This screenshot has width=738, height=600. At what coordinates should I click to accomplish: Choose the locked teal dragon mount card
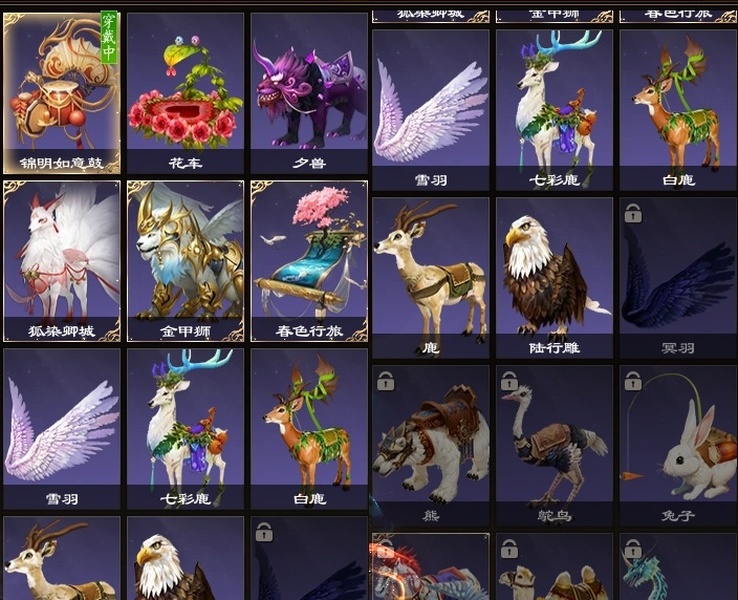678,570
